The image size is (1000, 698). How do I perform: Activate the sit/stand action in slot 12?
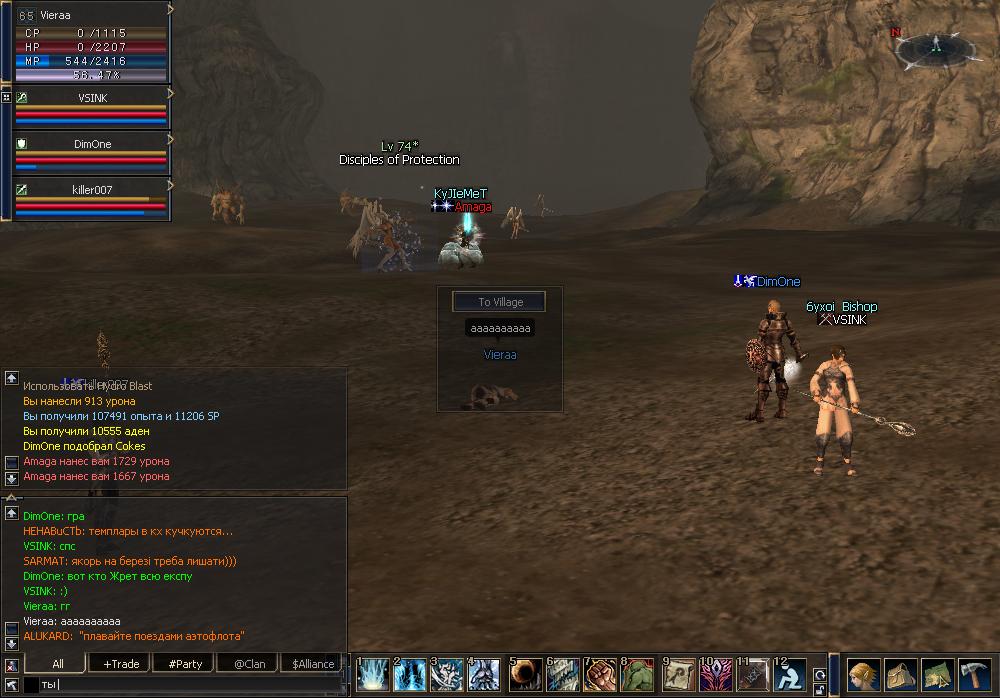coord(790,676)
